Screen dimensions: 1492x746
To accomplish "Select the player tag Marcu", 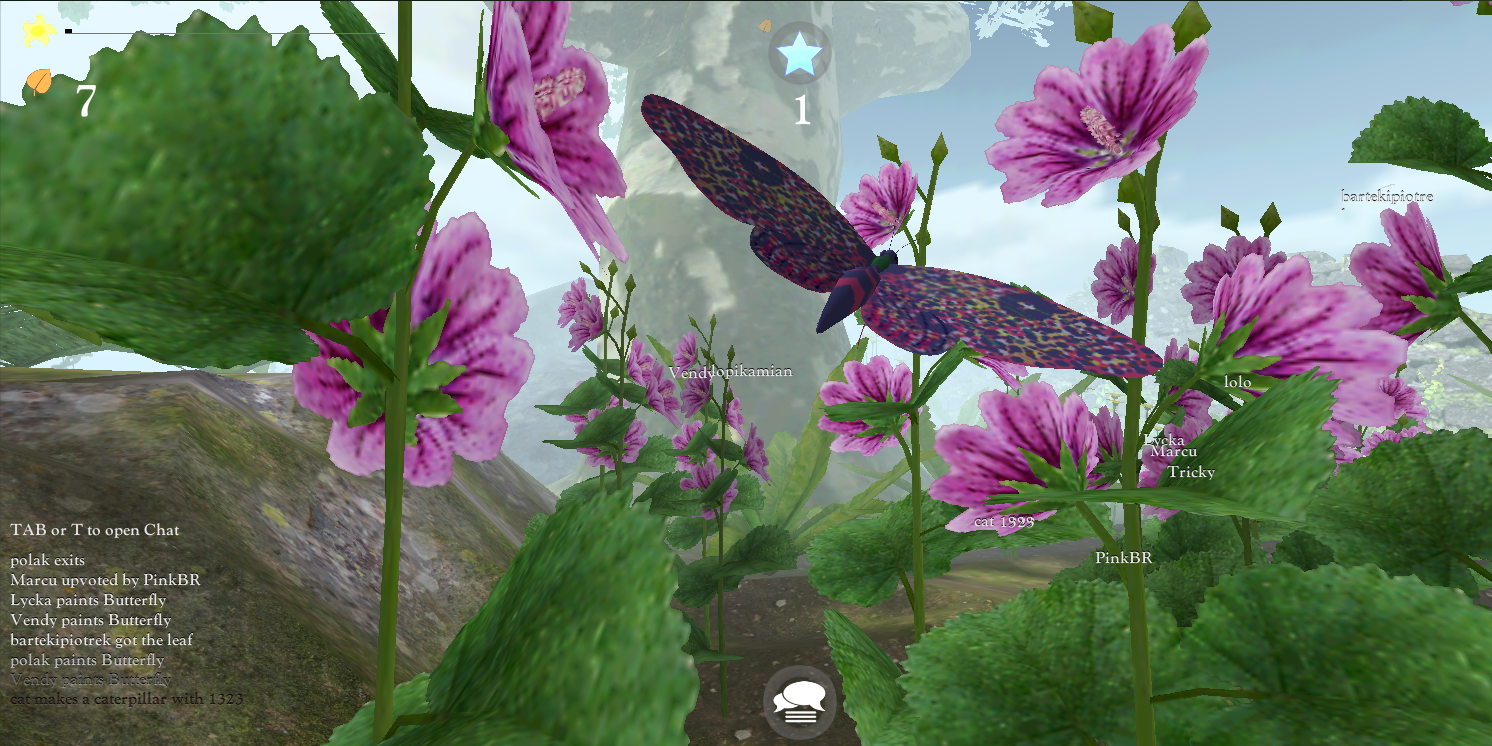I will pos(1176,452).
